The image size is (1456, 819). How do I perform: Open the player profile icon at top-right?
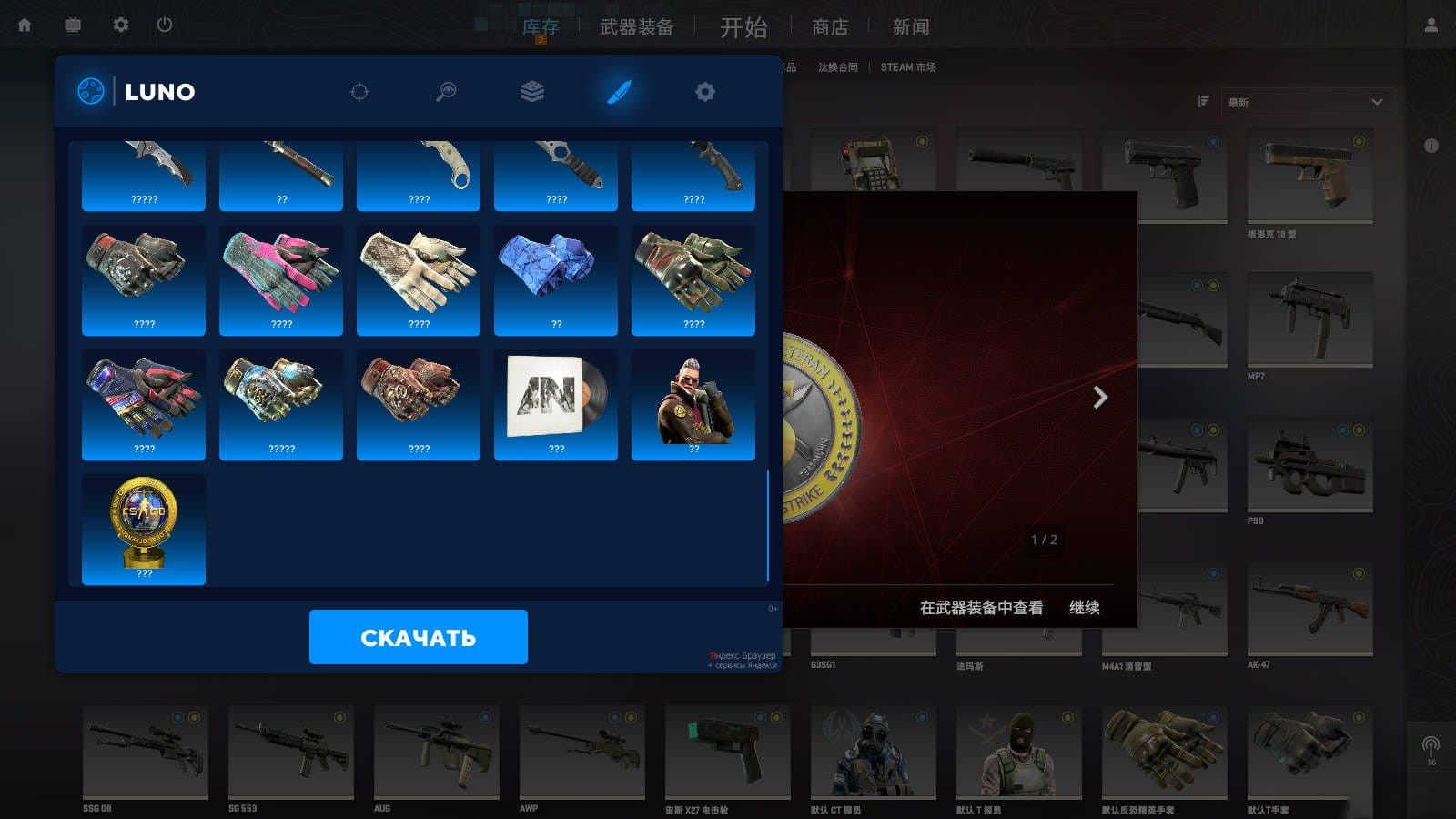click(1431, 25)
